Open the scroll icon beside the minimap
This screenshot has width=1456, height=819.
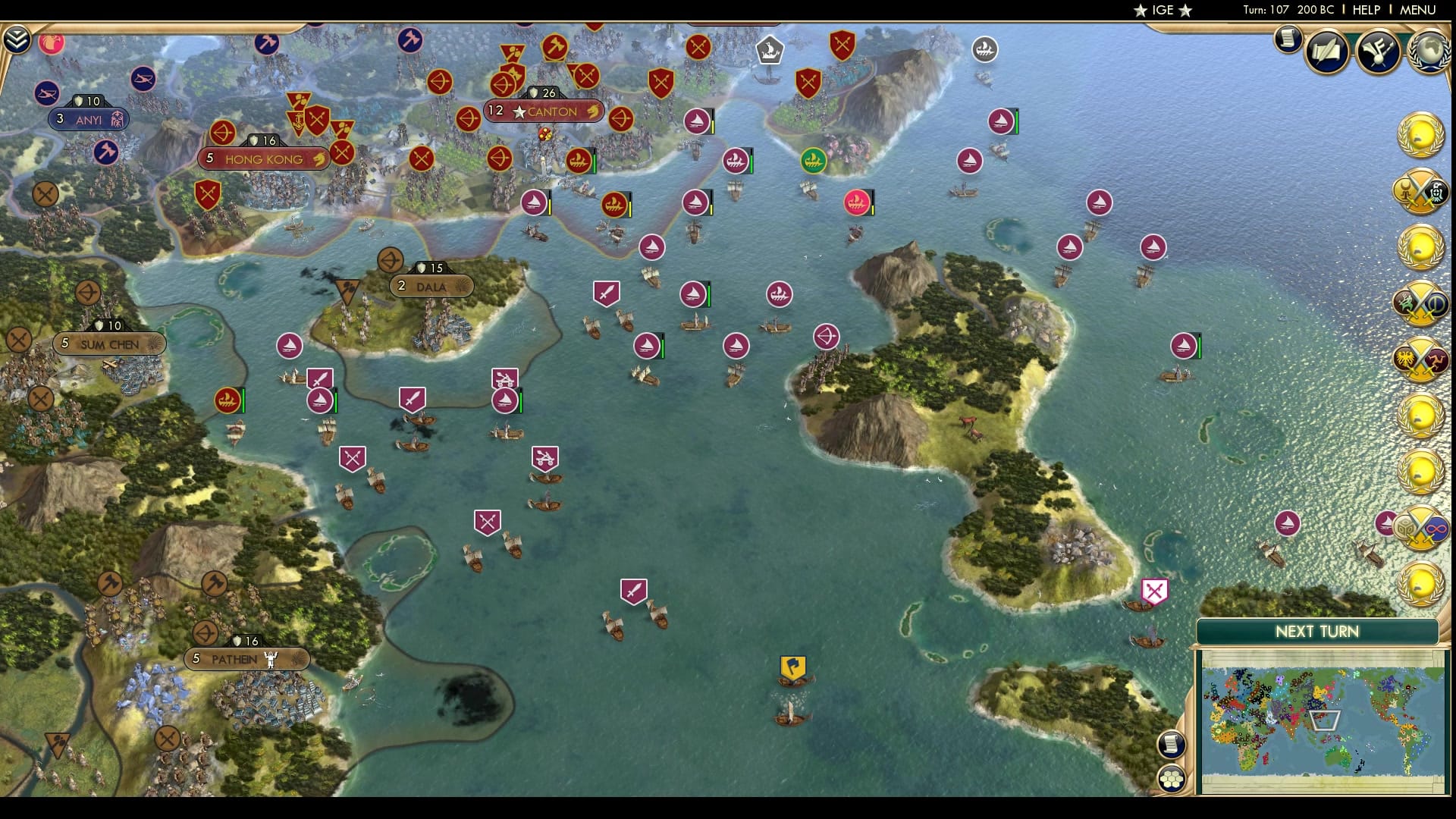1172,744
